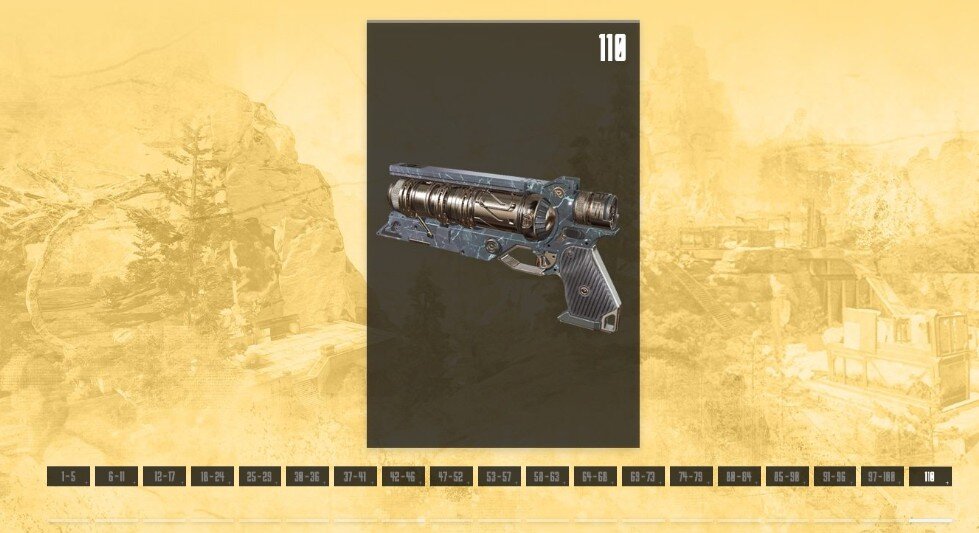Viewport: 979px width, 533px height.
Task: Select the 1-5 level range tab
Action: tap(68, 477)
